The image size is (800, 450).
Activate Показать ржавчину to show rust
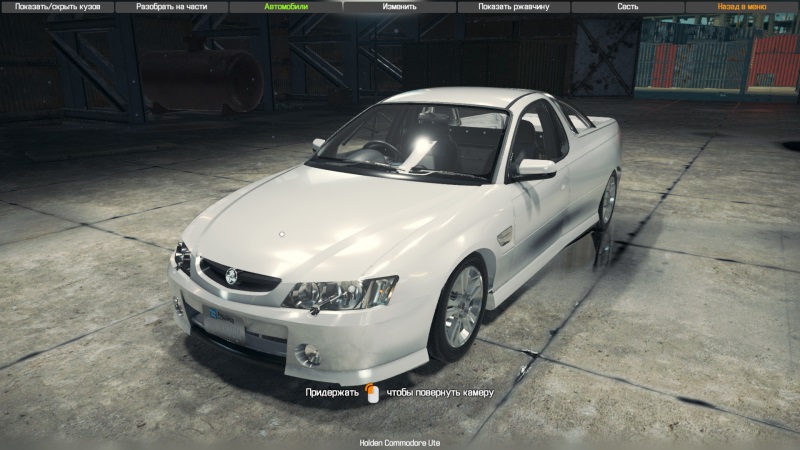tap(514, 6)
